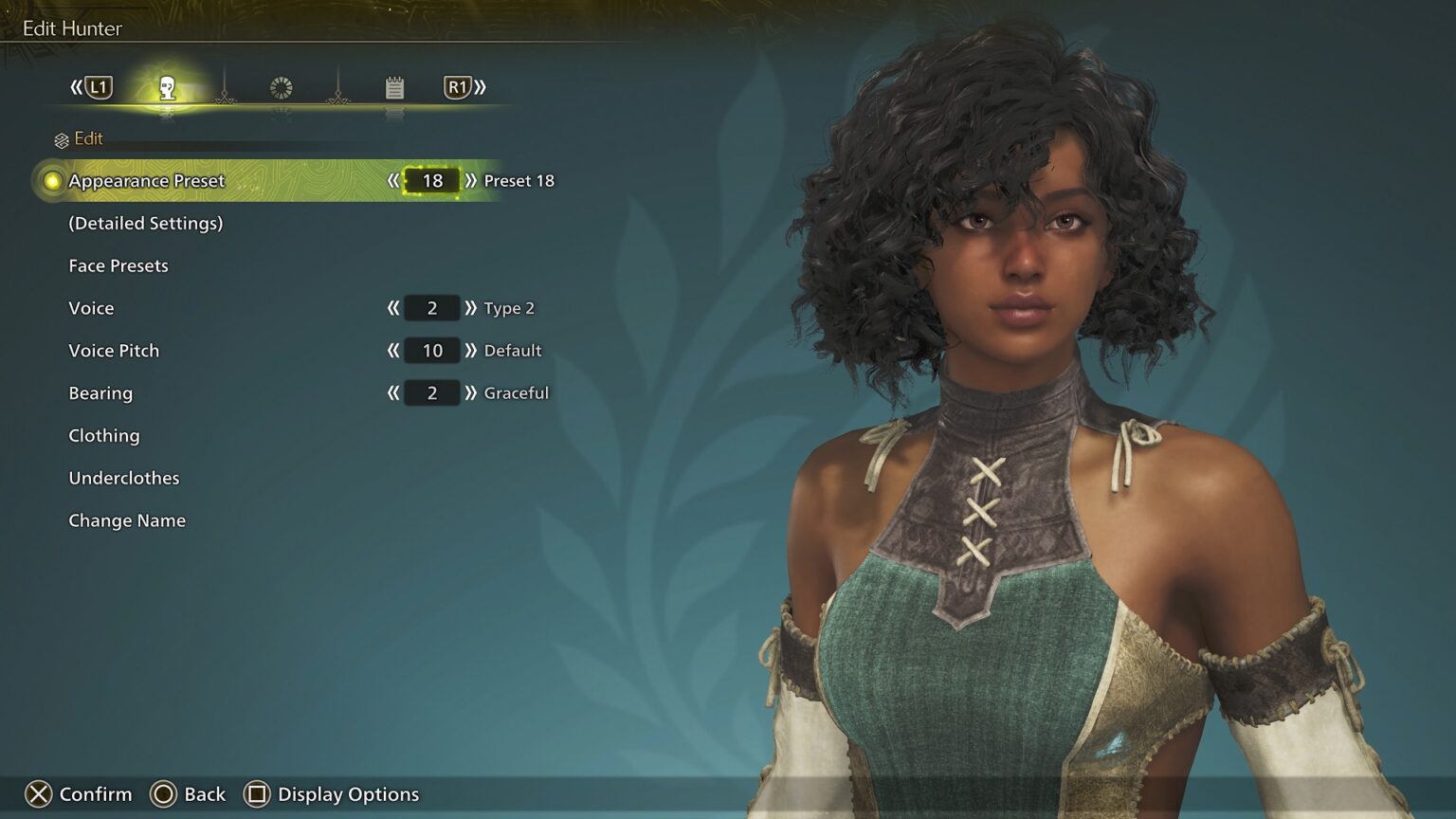Switch to the gear wheel tab
Viewport: 1456px width, 819px height.
tap(282, 88)
